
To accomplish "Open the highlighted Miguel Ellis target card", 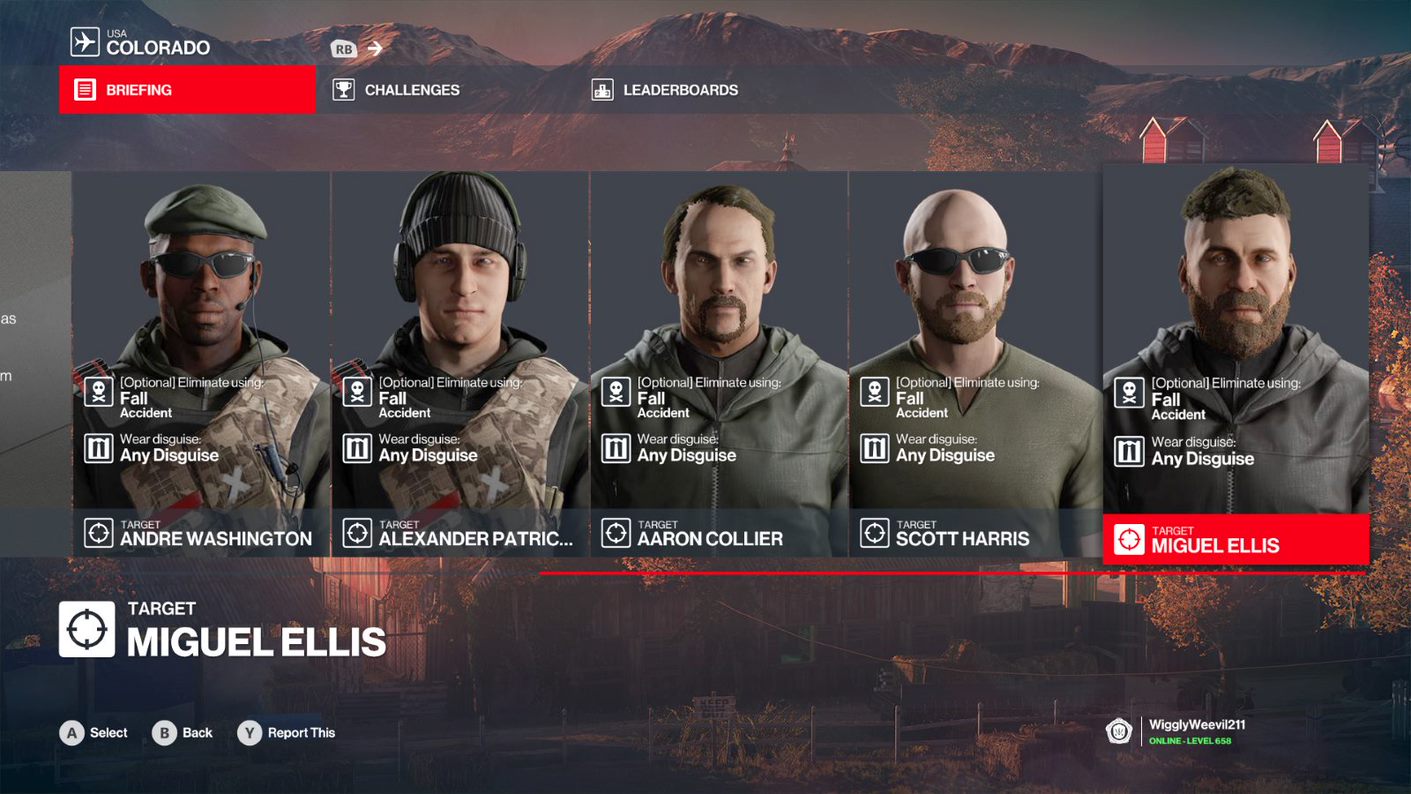I will click(1235, 364).
